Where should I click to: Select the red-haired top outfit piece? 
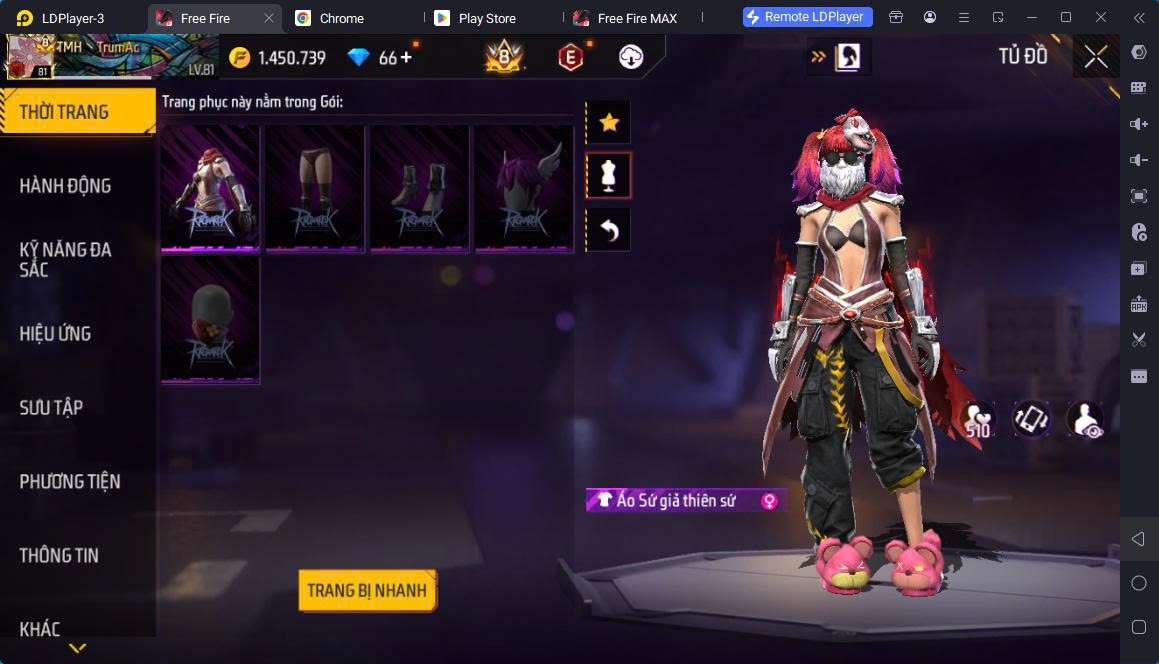[210, 187]
